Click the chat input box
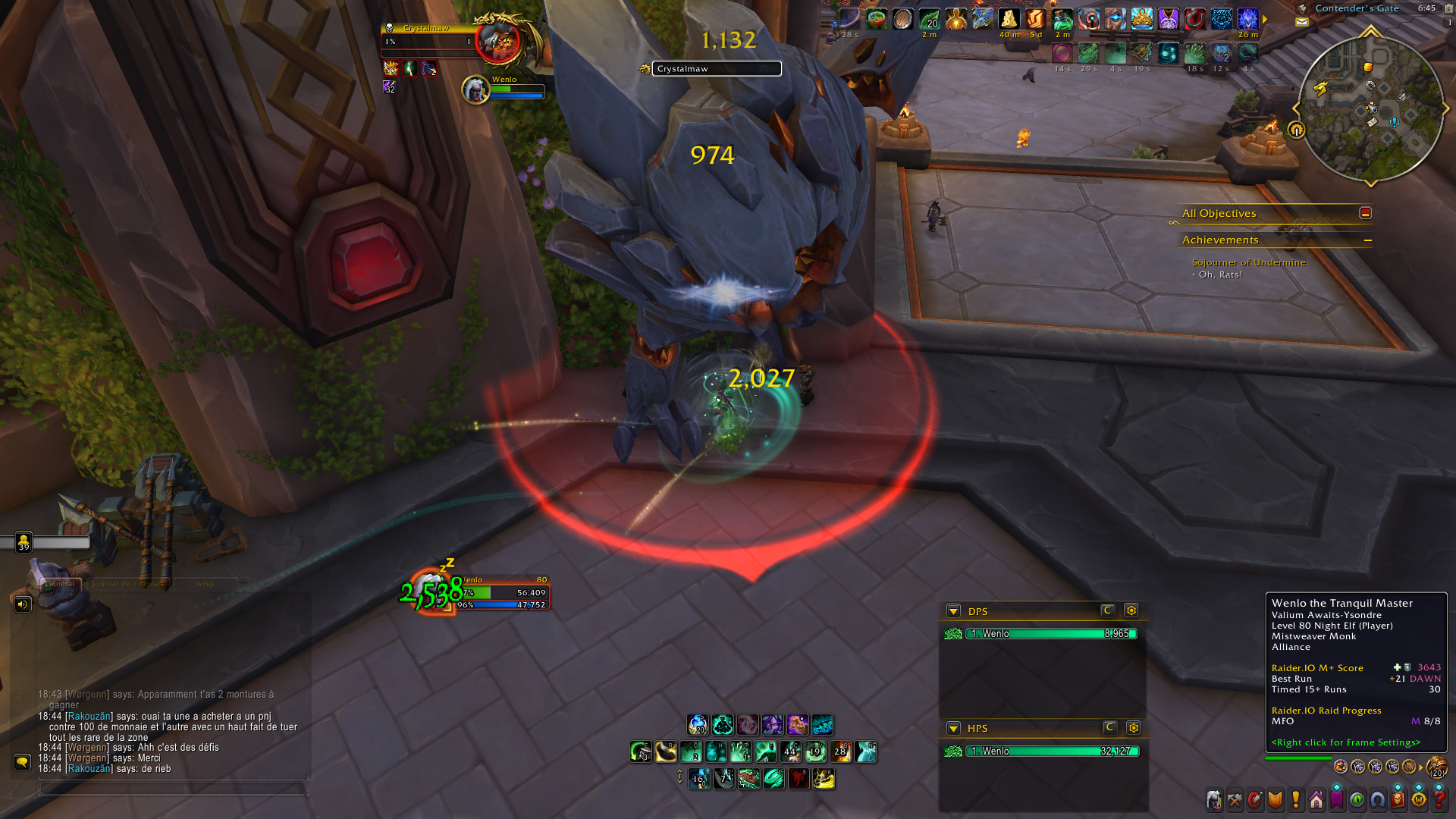This screenshot has height=819, width=1456. pyautogui.click(x=173, y=789)
